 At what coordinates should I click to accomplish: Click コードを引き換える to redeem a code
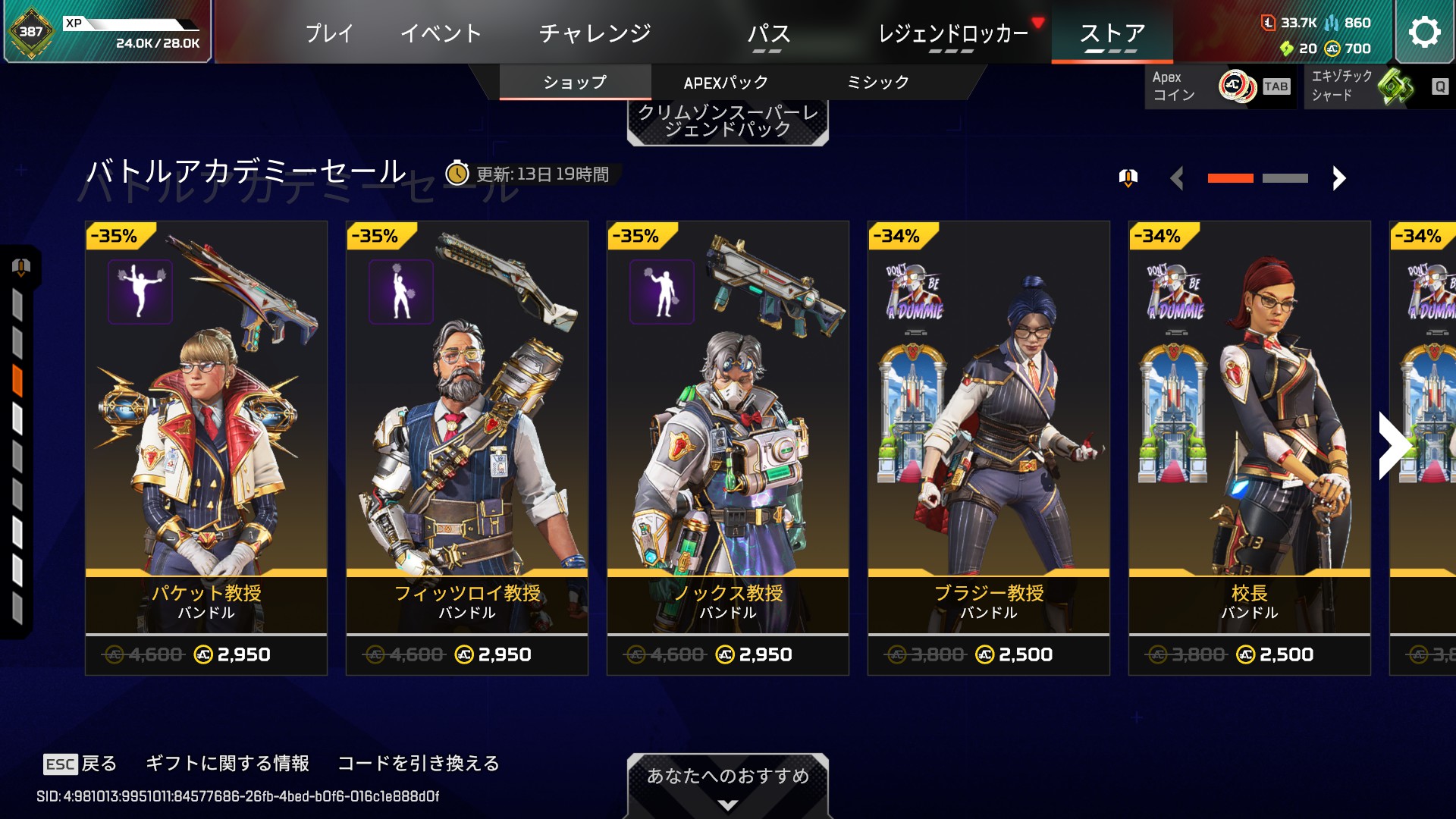[419, 764]
